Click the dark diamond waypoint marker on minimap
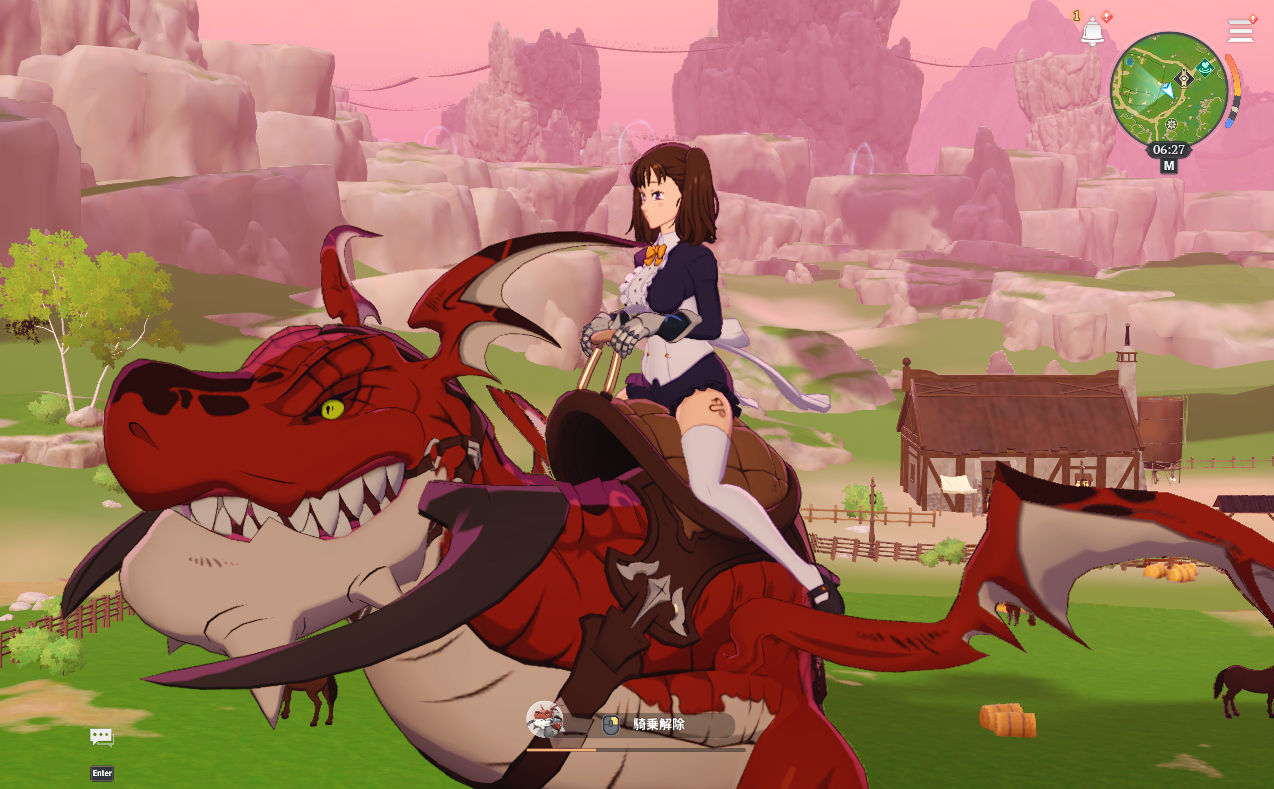This screenshot has height=789, width=1274. coord(1185,77)
